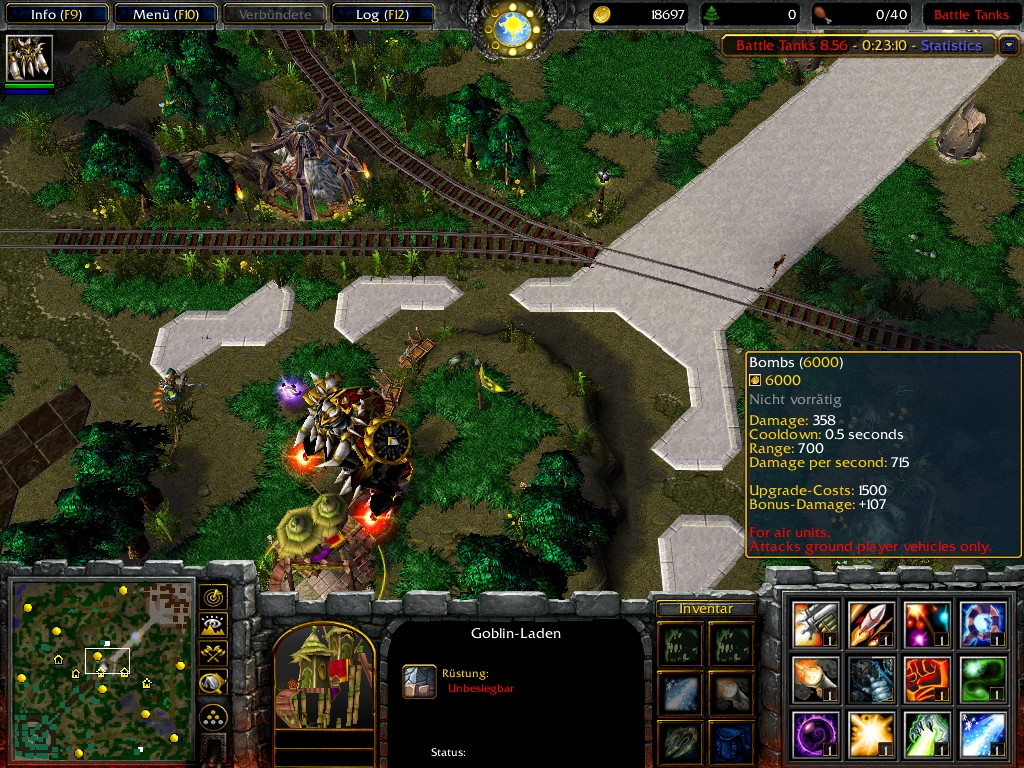Buy the machine gun weapon
The height and width of the screenshot is (768, 1024).
click(816, 624)
